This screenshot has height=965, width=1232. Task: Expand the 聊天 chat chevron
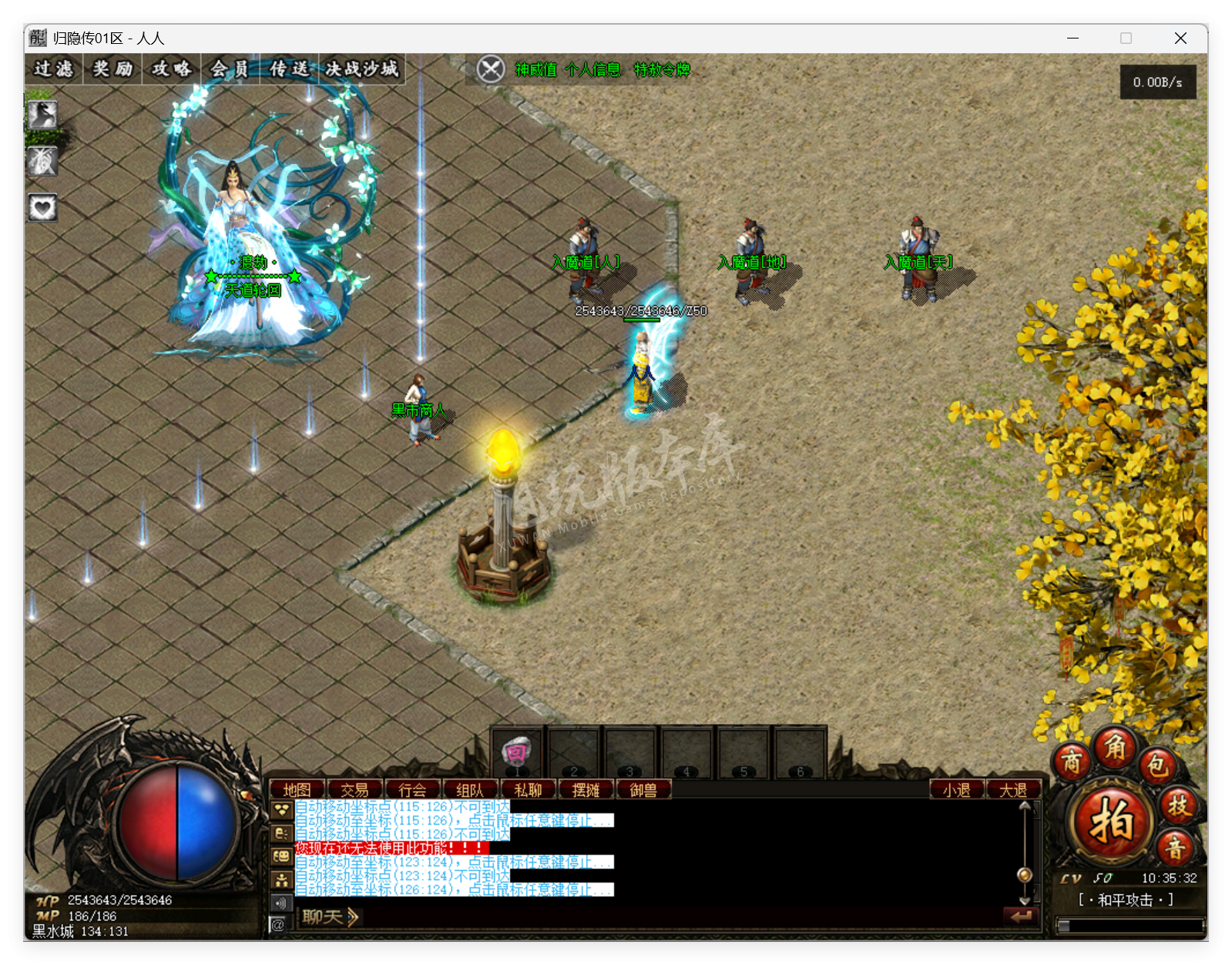click(351, 916)
